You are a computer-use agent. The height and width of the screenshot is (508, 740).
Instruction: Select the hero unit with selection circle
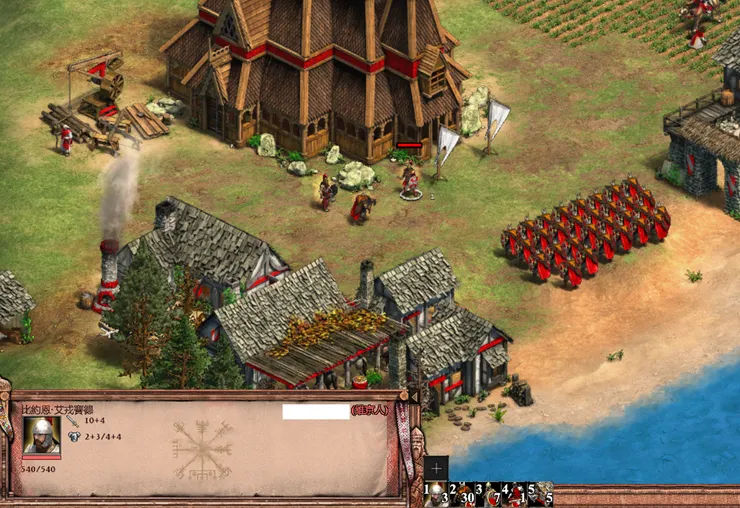pos(409,180)
